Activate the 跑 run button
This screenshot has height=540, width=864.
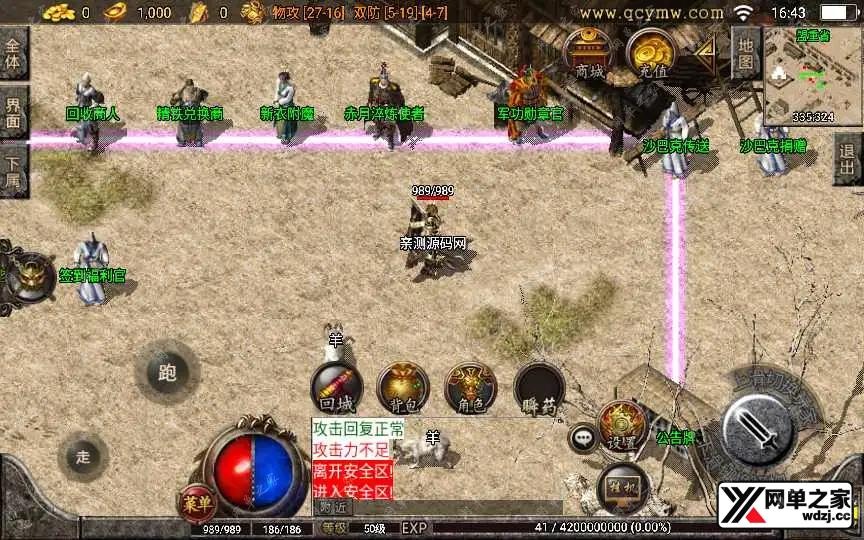166,372
